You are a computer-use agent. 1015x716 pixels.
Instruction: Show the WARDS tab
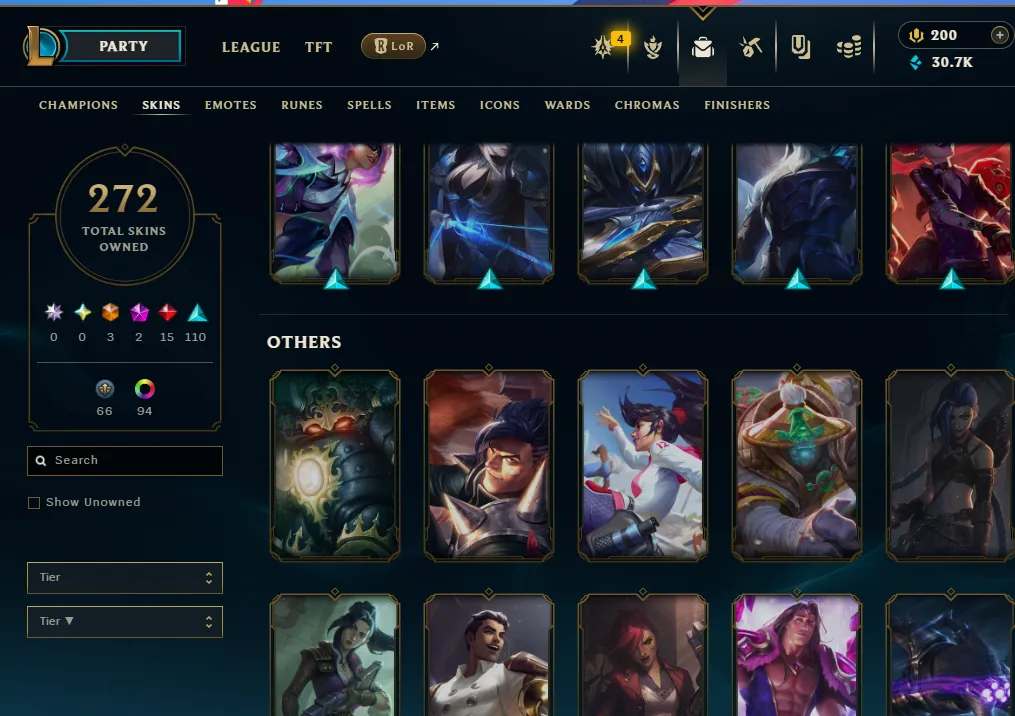pyautogui.click(x=567, y=105)
